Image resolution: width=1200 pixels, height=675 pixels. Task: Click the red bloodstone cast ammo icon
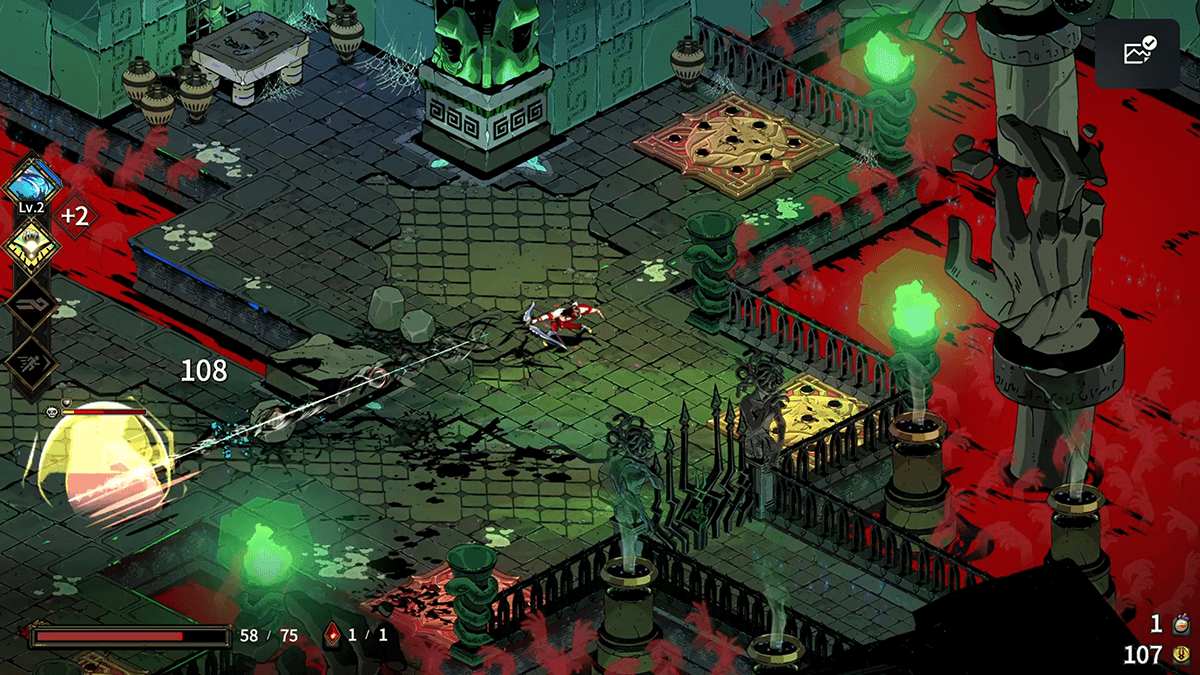(332, 634)
